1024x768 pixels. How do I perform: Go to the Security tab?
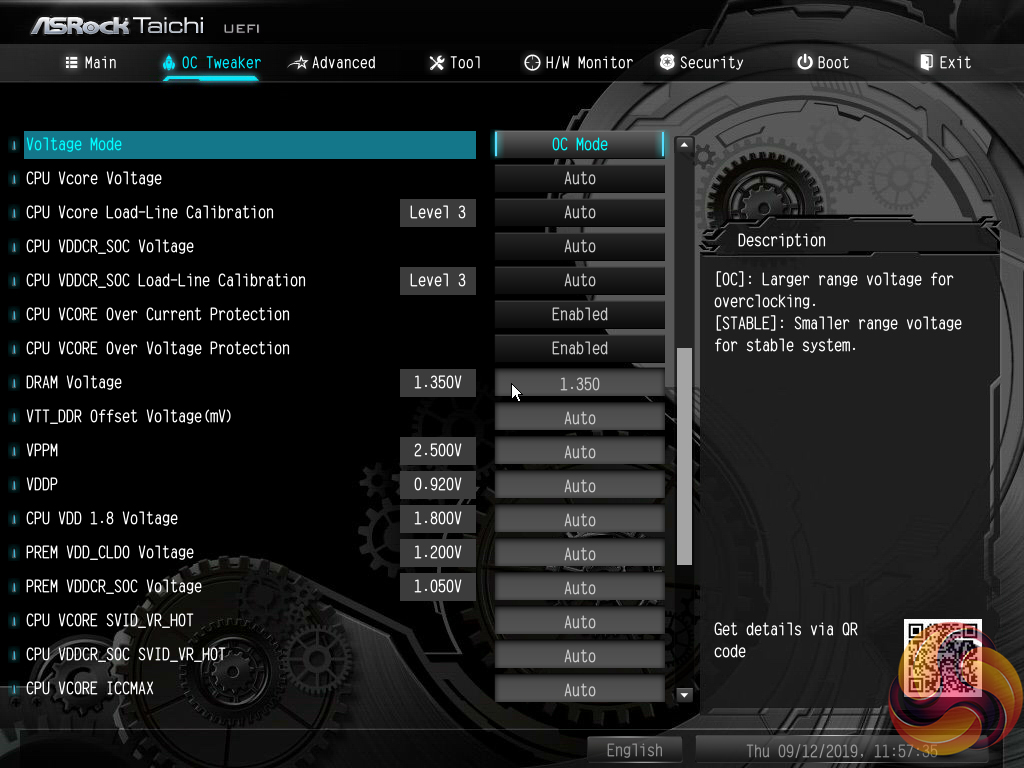click(x=701, y=62)
